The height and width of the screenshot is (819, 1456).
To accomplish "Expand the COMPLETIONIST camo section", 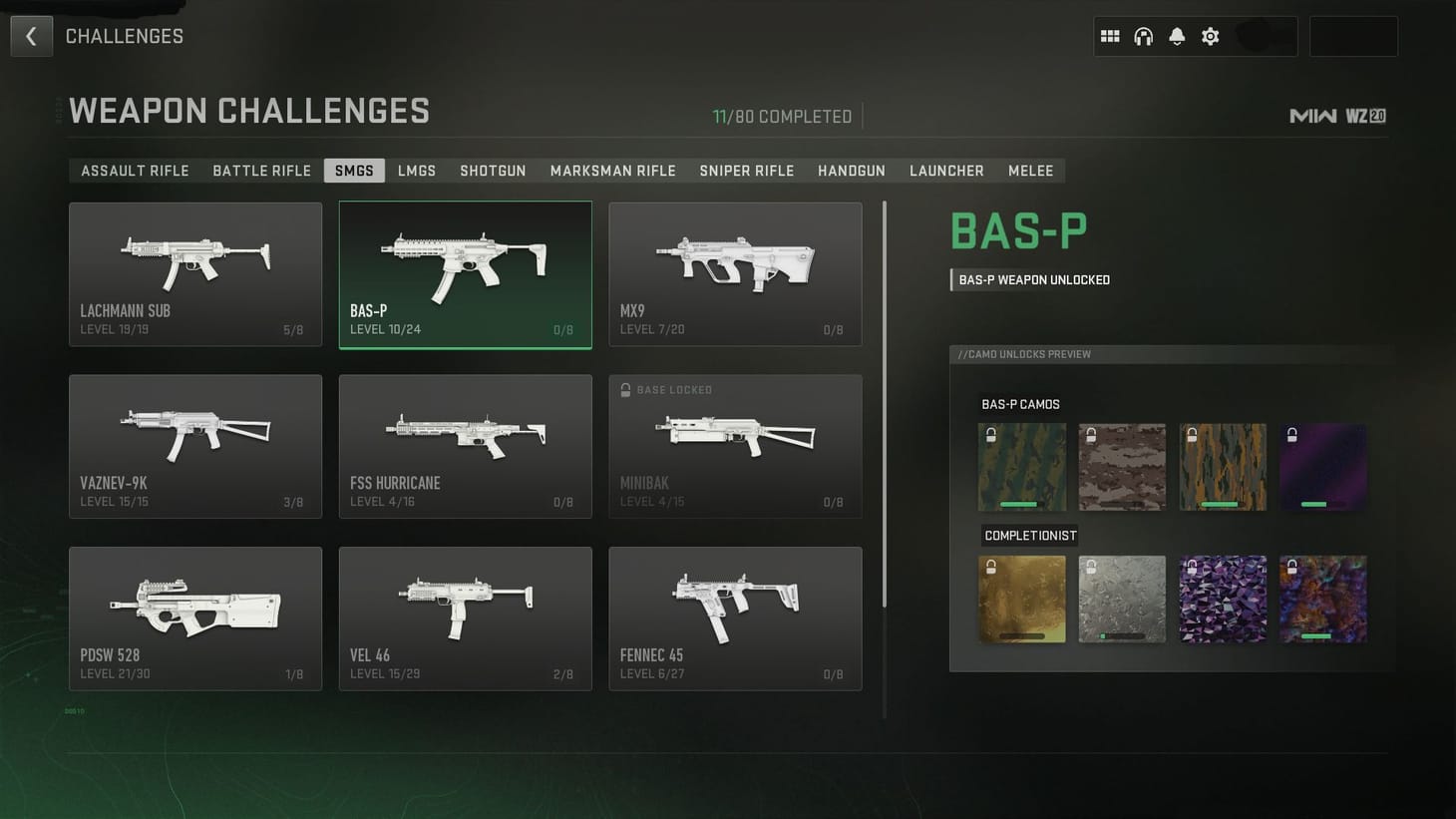I will point(1029,535).
